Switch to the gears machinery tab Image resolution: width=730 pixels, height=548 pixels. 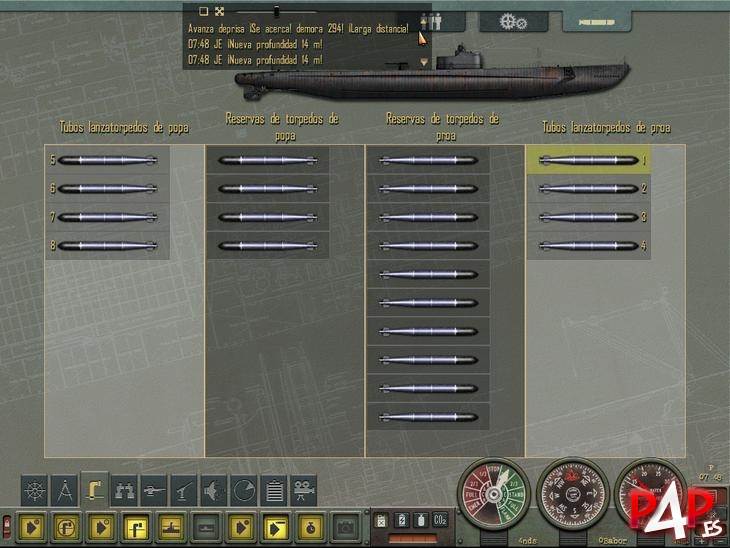(x=513, y=21)
